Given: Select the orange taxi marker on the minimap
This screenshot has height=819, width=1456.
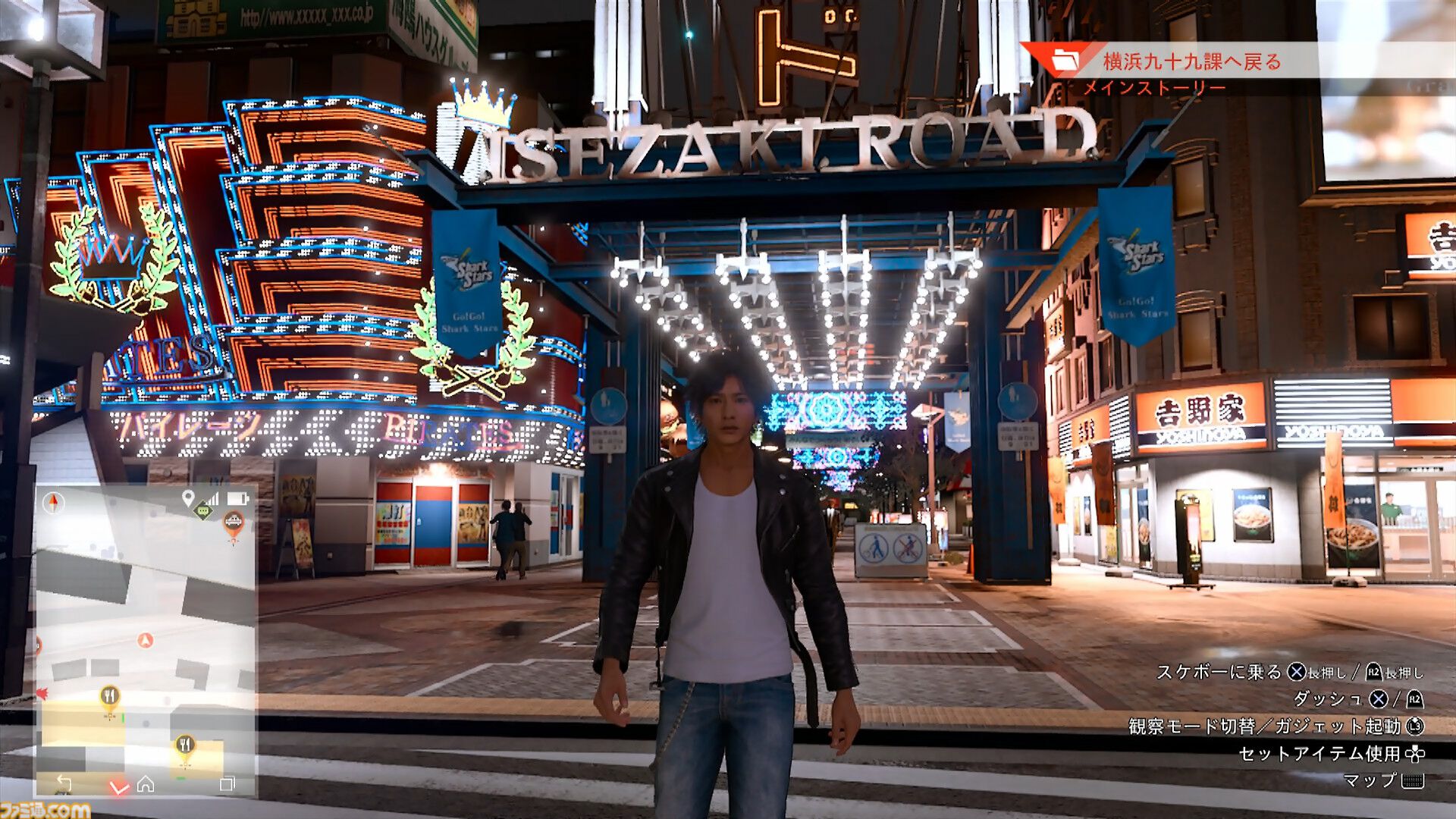Looking at the screenshot, I should (233, 522).
